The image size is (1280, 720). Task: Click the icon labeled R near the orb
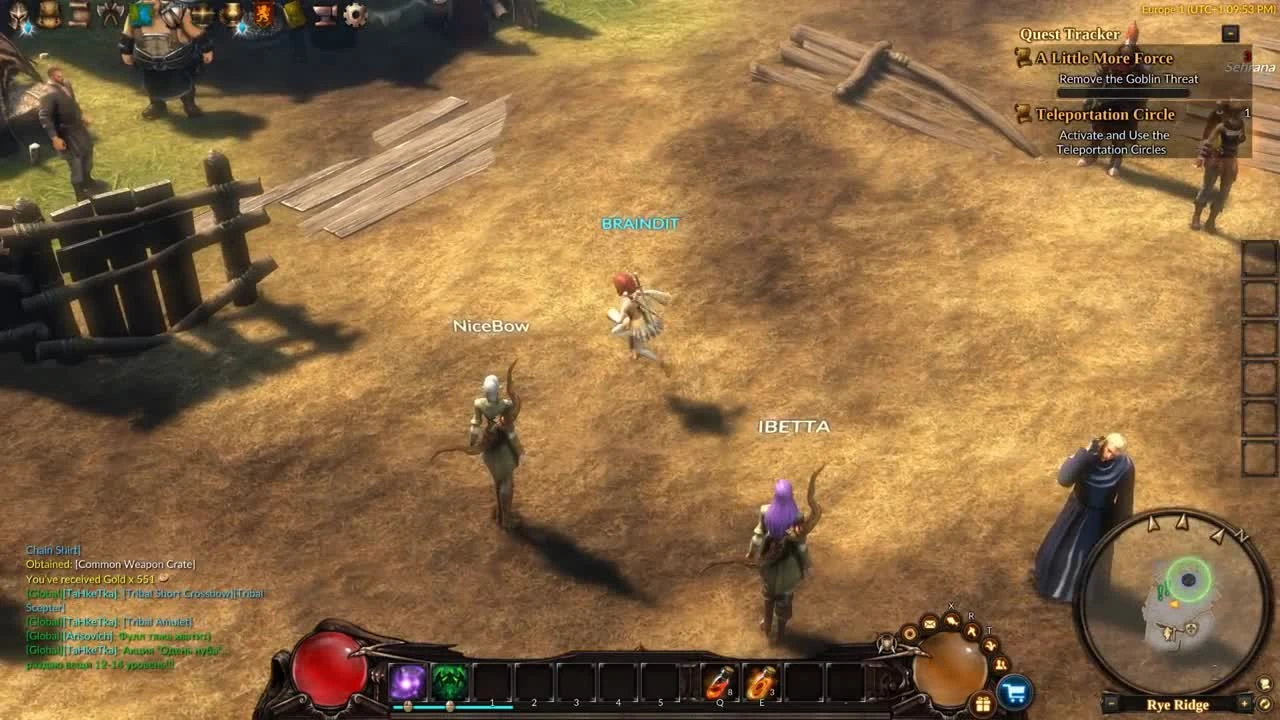(x=971, y=632)
